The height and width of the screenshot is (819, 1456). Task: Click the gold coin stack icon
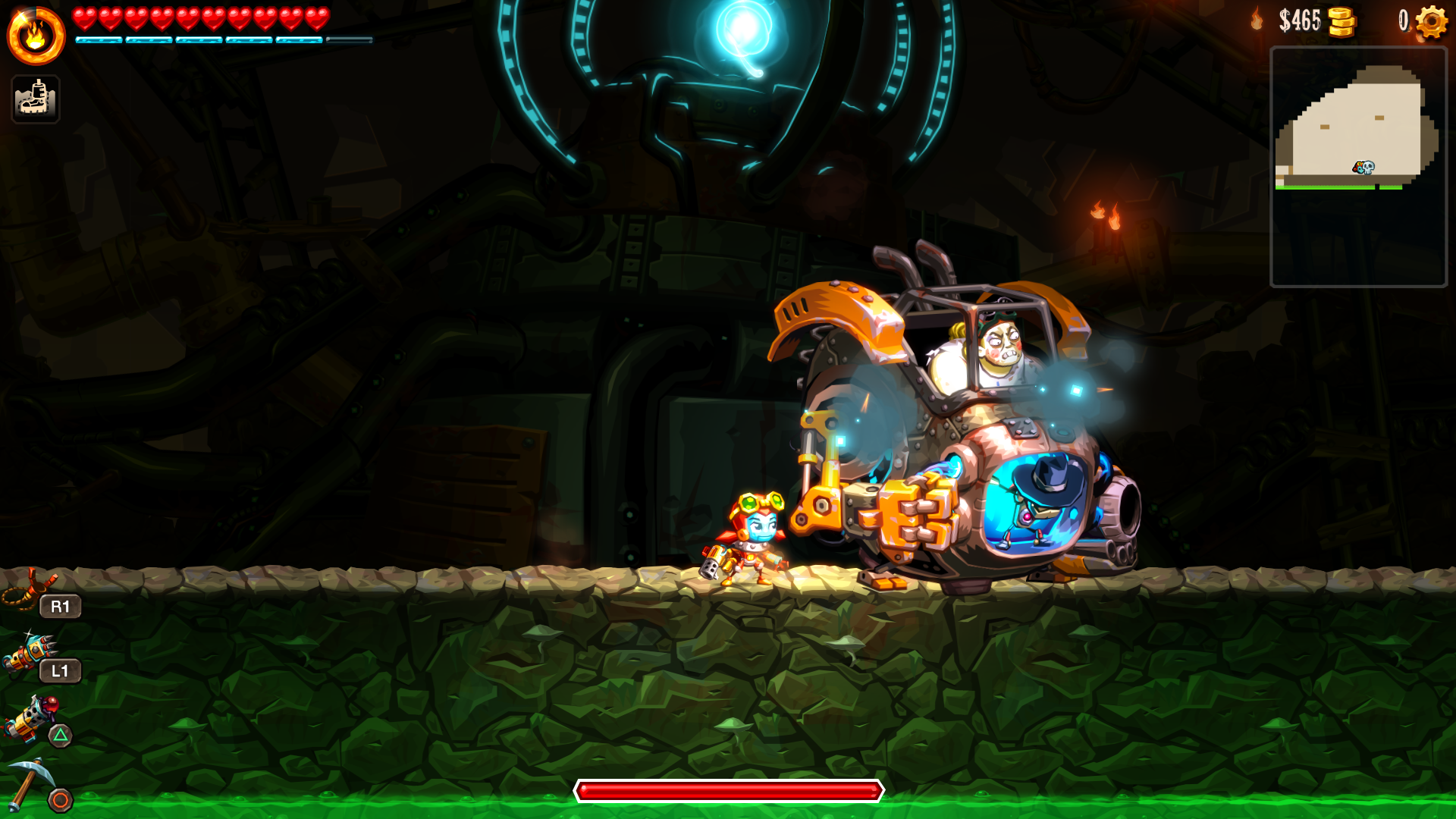(1341, 22)
